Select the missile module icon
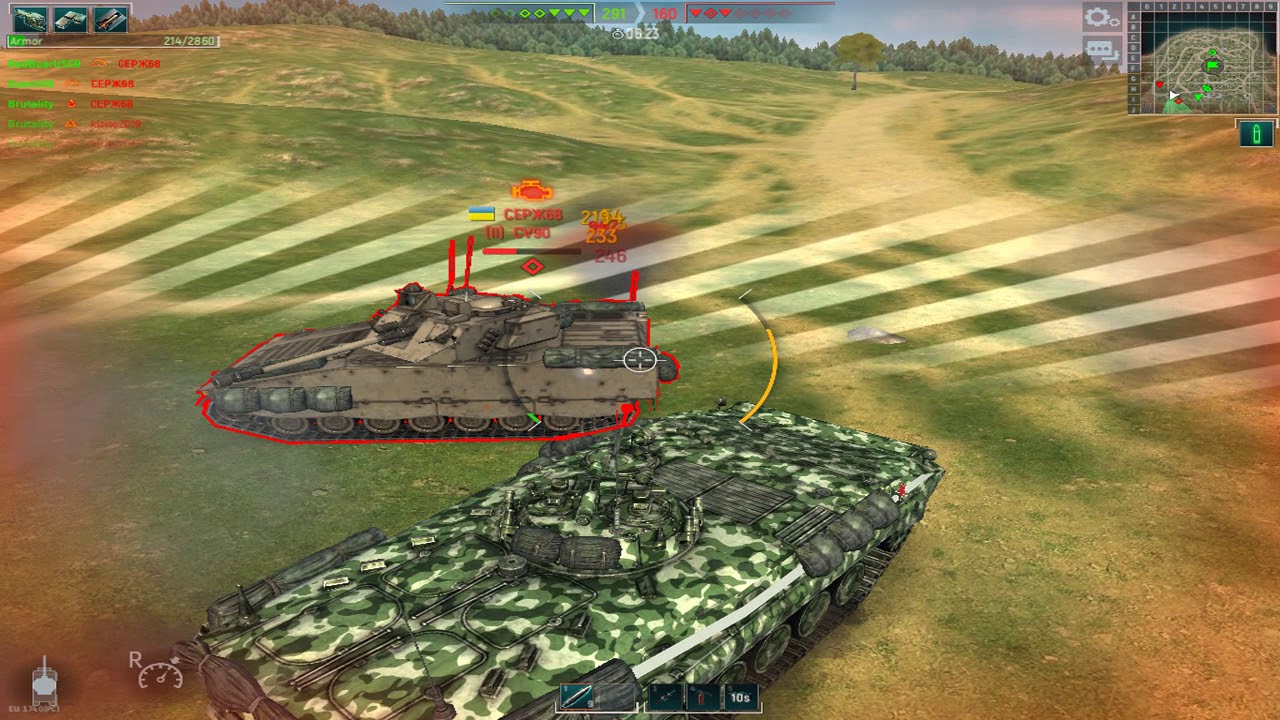Image resolution: width=1280 pixels, height=720 pixels. point(110,19)
